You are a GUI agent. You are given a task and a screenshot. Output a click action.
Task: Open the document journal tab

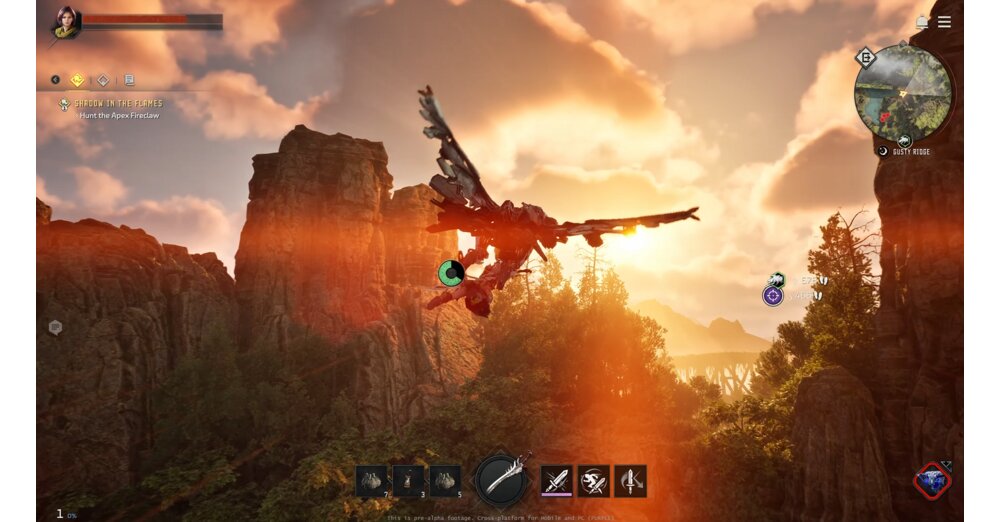(x=128, y=80)
